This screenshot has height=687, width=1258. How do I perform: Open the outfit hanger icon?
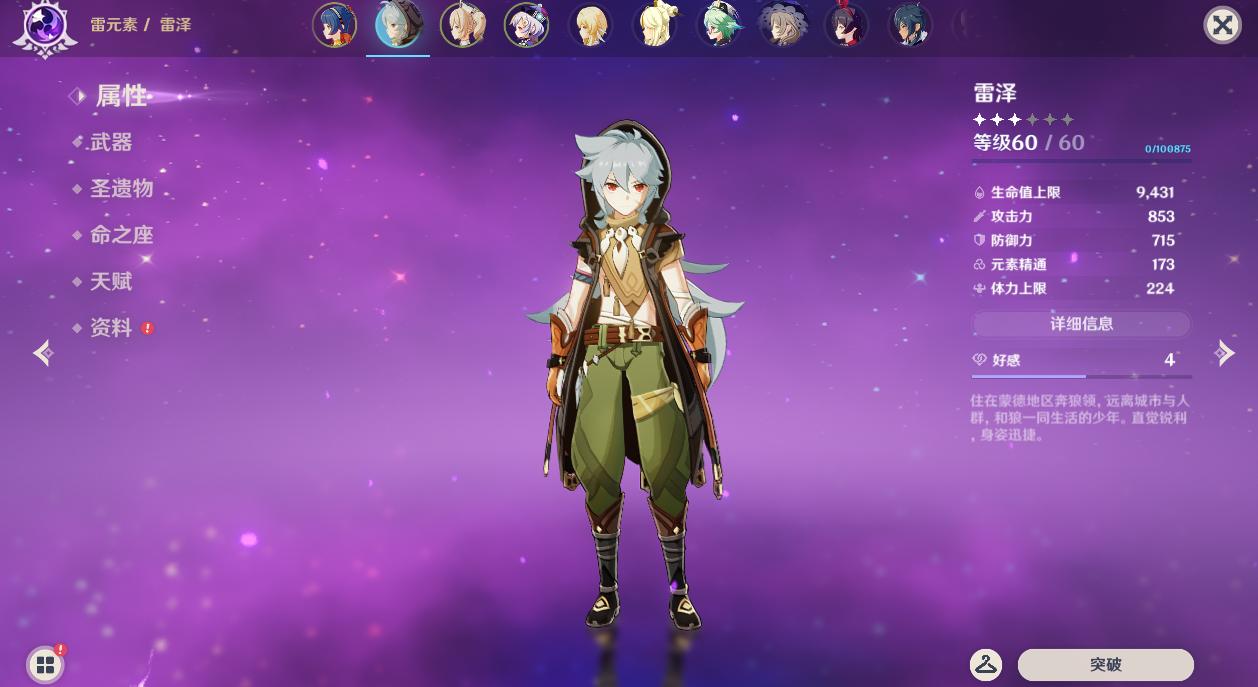(986, 664)
